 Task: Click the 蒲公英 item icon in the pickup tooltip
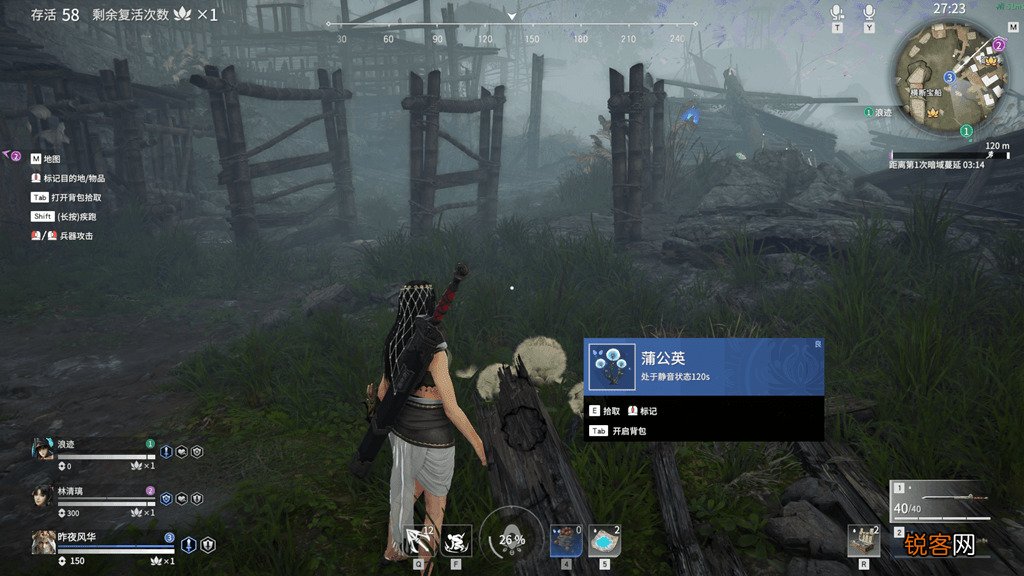611,367
